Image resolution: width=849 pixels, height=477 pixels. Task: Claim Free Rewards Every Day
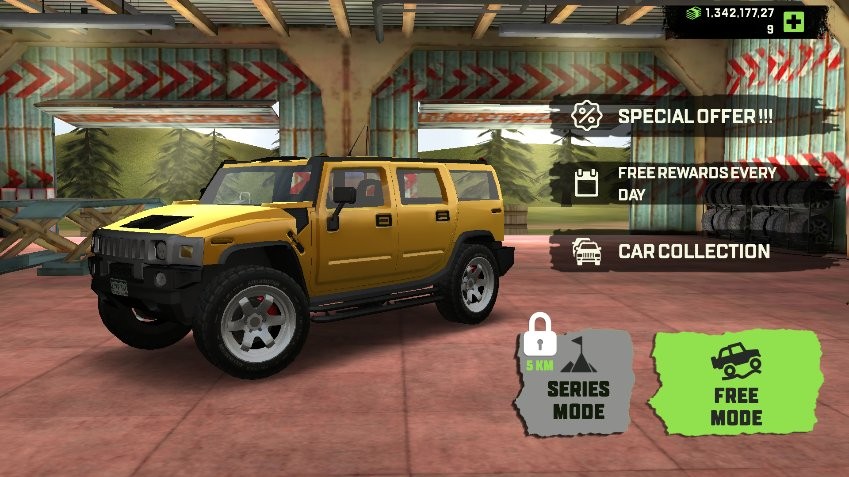coord(690,183)
